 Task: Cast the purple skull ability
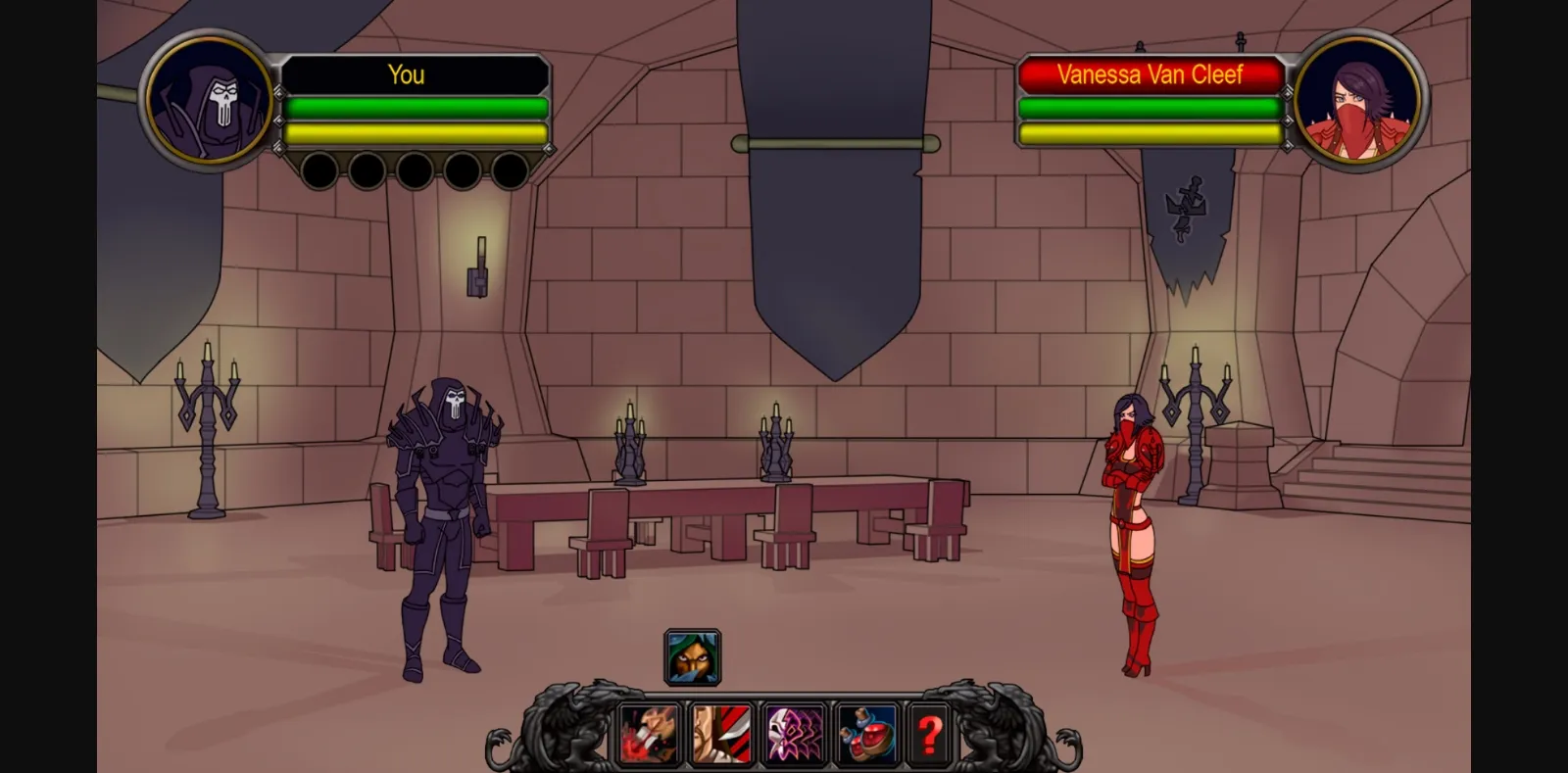[x=794, y=735]
